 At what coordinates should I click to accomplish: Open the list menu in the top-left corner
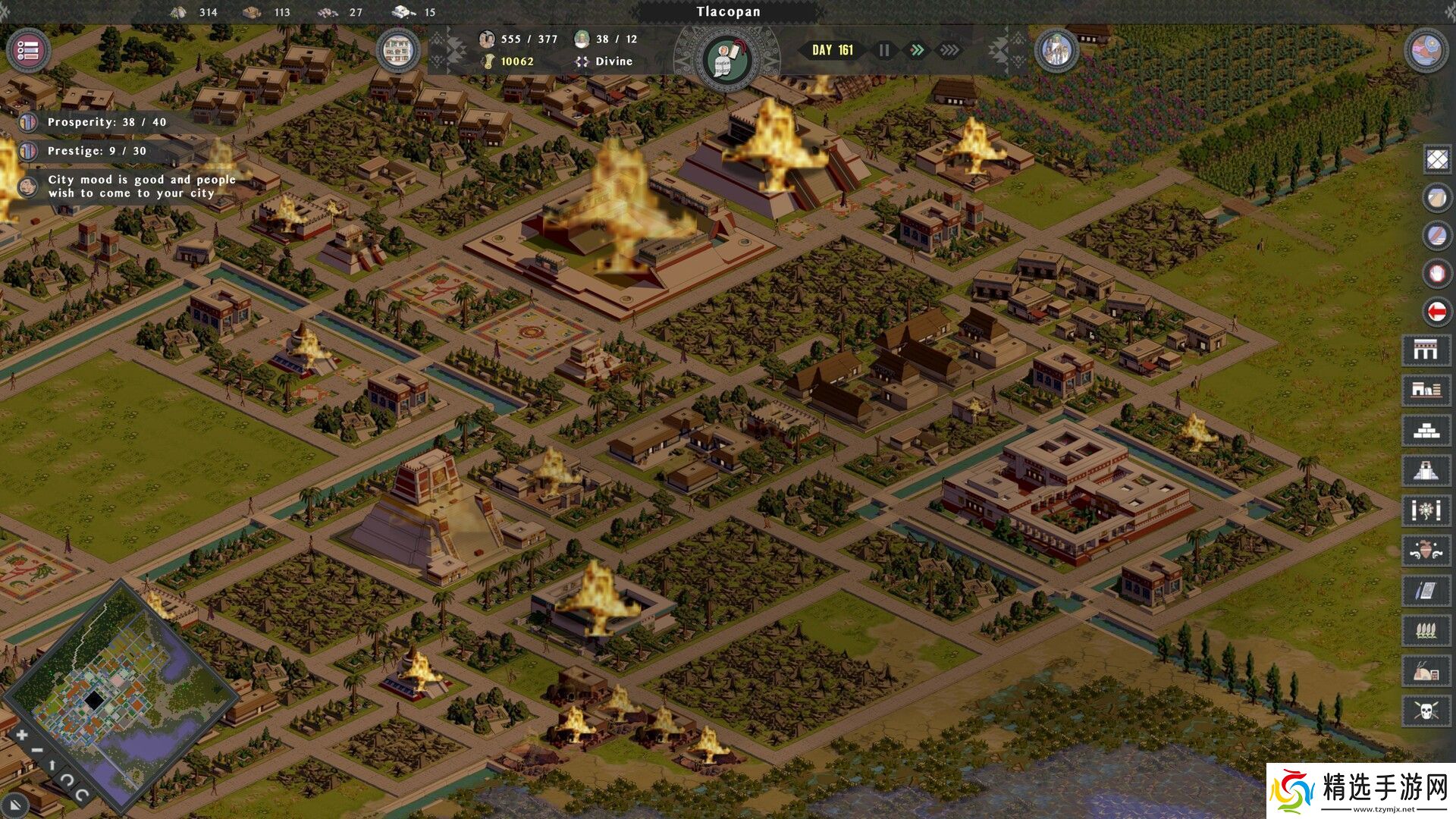pos(28,51)
